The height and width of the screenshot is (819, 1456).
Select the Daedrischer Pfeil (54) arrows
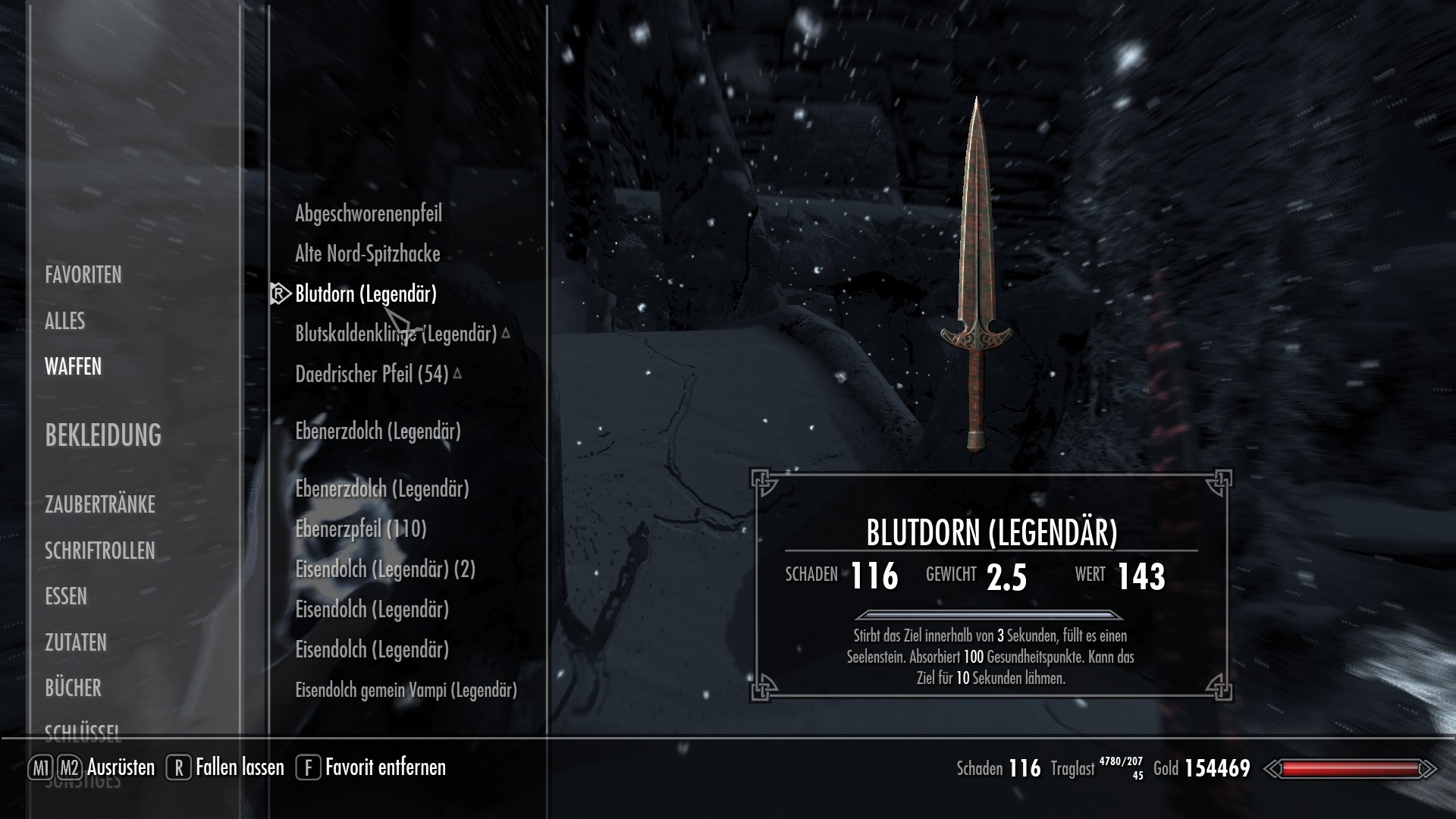(372, 374)
